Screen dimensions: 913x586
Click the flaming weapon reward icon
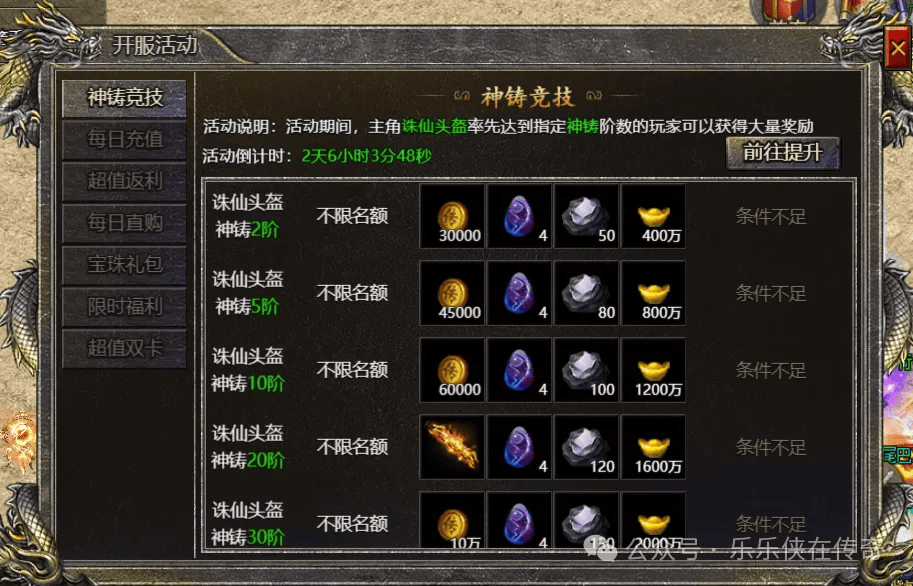coord(452,447)
